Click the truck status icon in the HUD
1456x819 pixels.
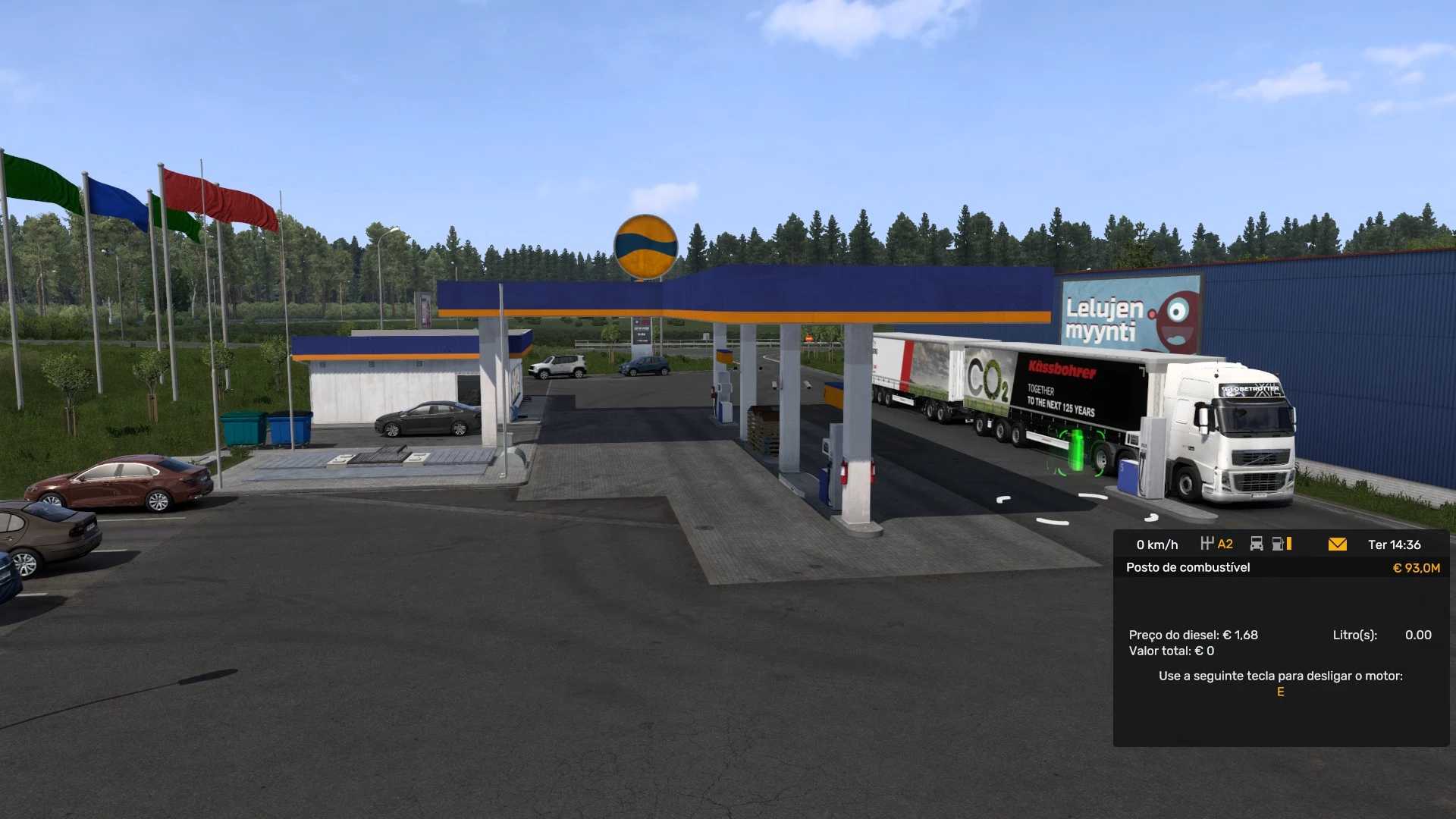(x=1257, y=544)
